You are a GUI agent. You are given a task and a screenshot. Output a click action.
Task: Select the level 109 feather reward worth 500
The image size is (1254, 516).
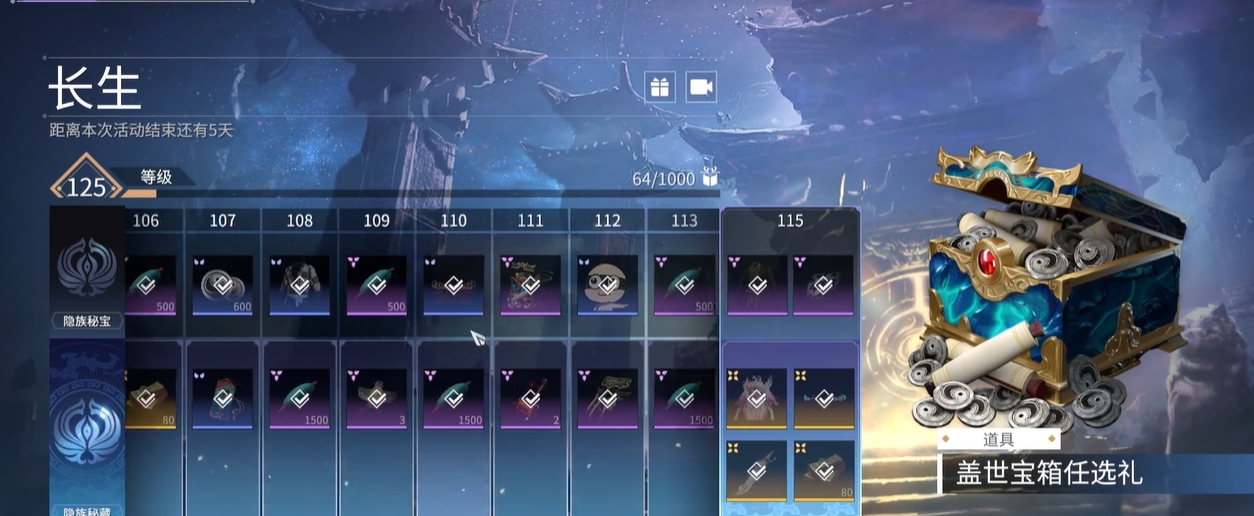(x=376, y=285)
